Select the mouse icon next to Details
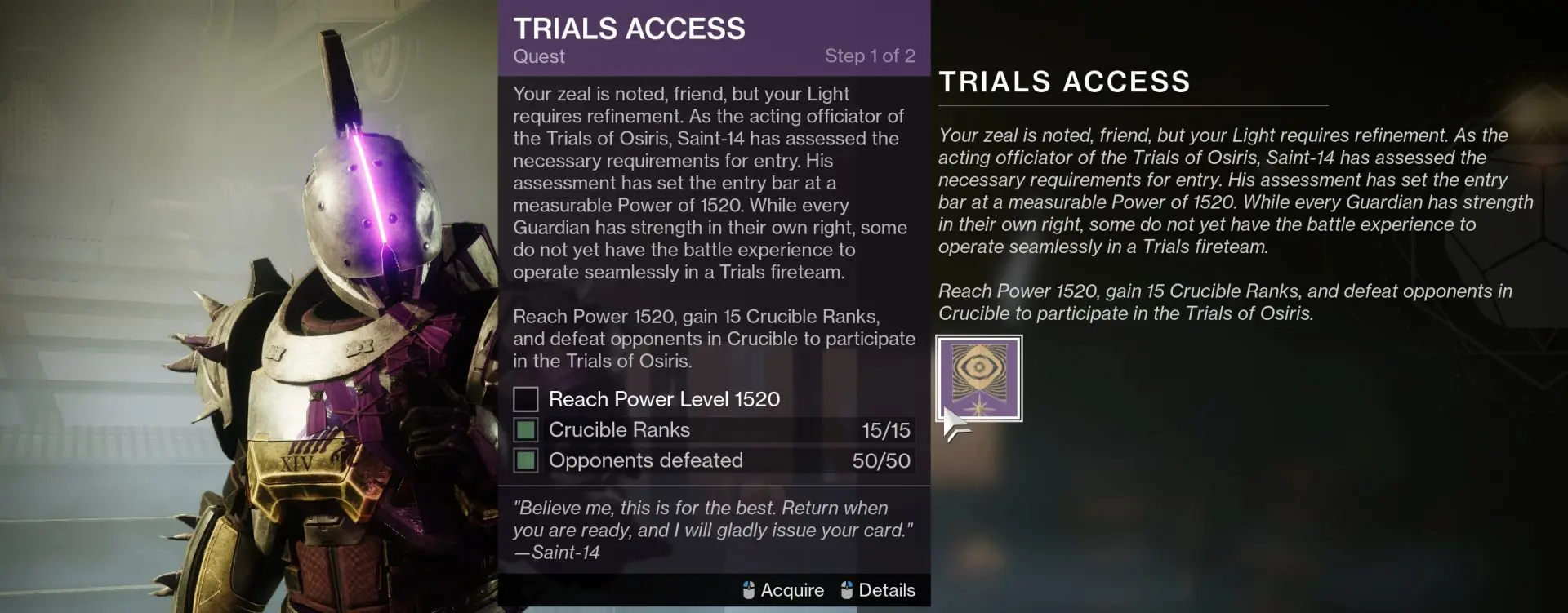 pyautogui.click(x=847, y=589)
